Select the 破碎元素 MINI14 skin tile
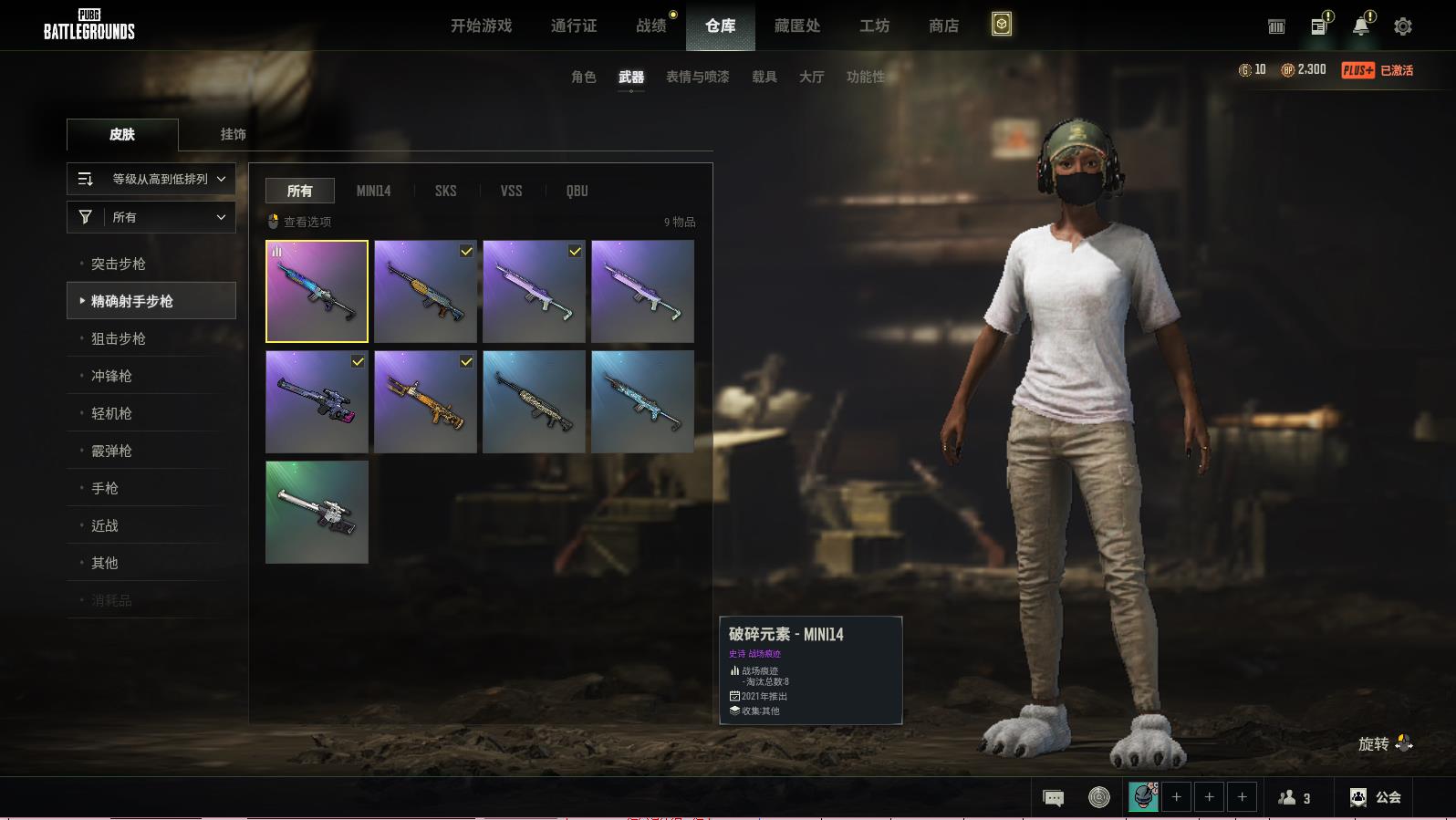The width and height of the screenshot is (1456, 820). pyautogui.click(x=317, y=291)
